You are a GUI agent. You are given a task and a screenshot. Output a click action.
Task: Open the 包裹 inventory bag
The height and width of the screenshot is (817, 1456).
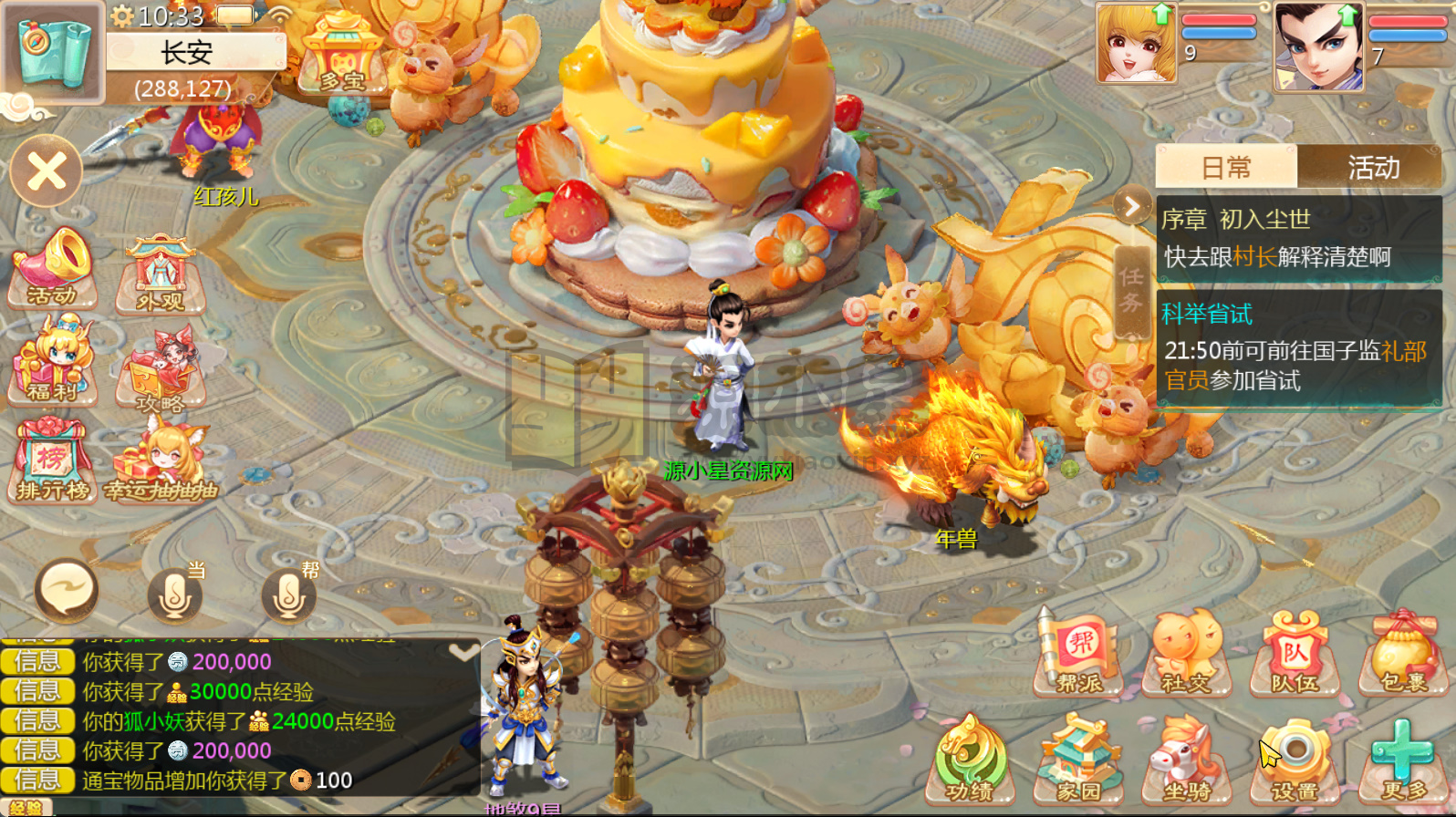coord(1404,654)
